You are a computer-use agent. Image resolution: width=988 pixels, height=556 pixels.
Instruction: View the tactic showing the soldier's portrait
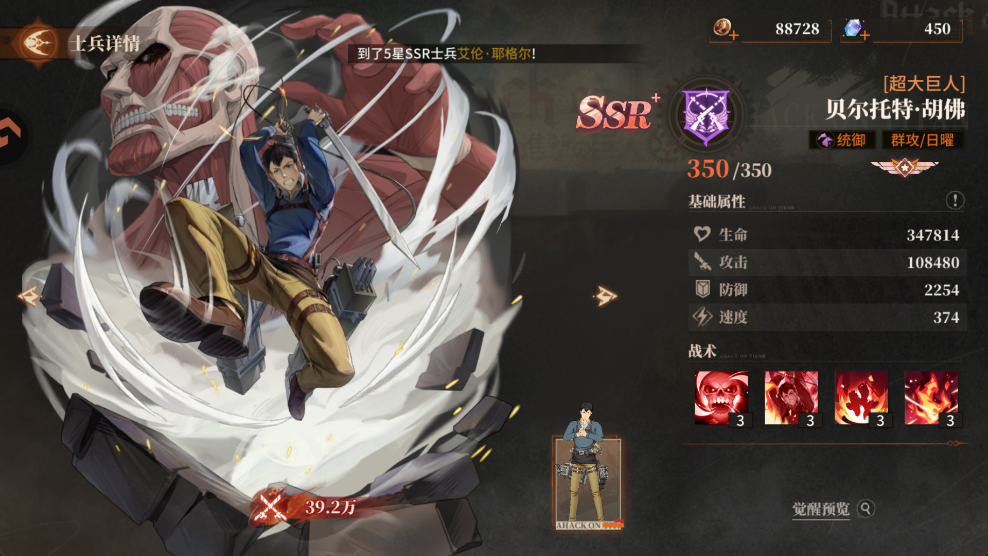(791, 398)
